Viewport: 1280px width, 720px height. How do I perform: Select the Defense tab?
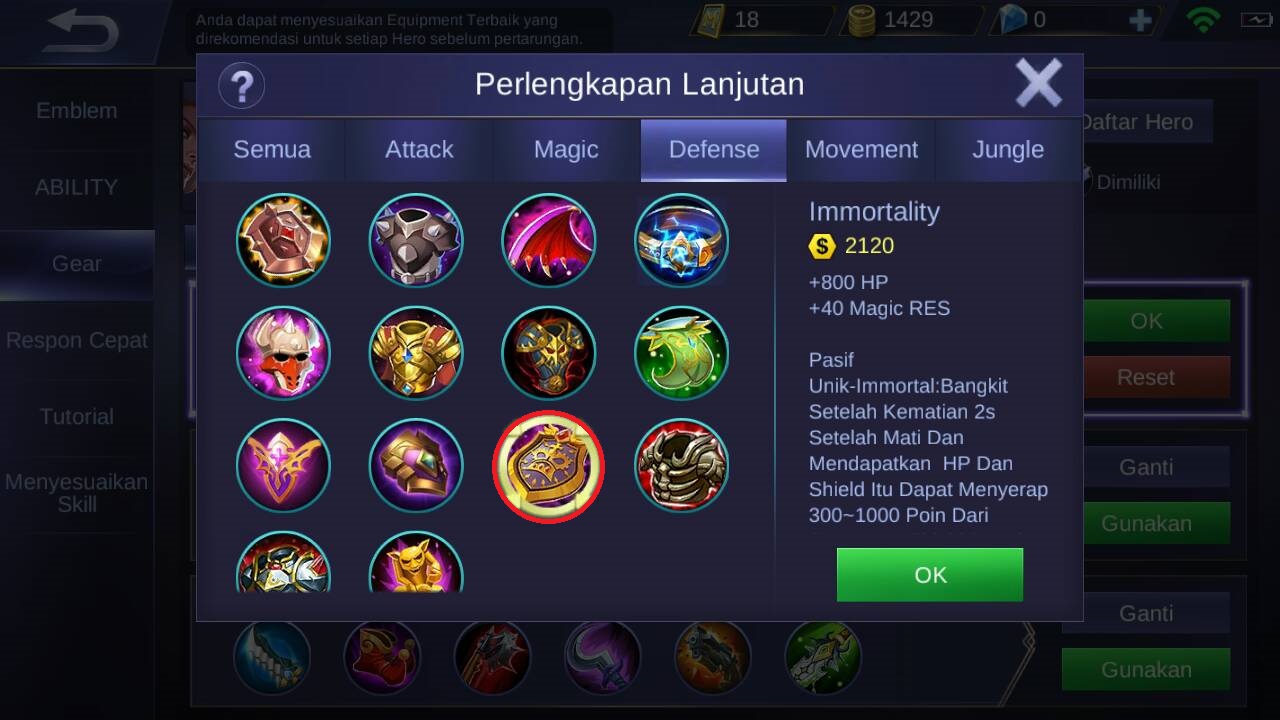[714, 150]
